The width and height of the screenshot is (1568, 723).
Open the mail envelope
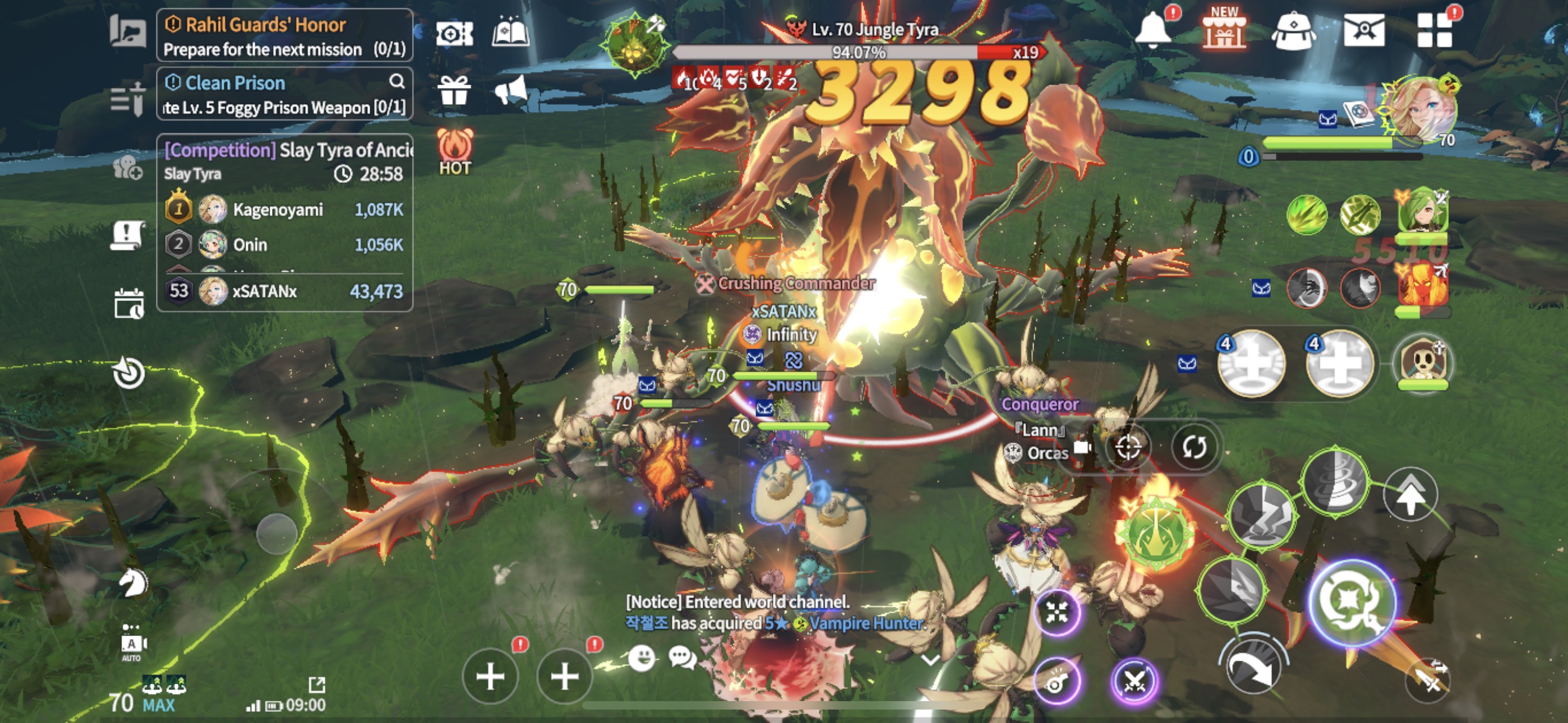[x=1363, y=30]
